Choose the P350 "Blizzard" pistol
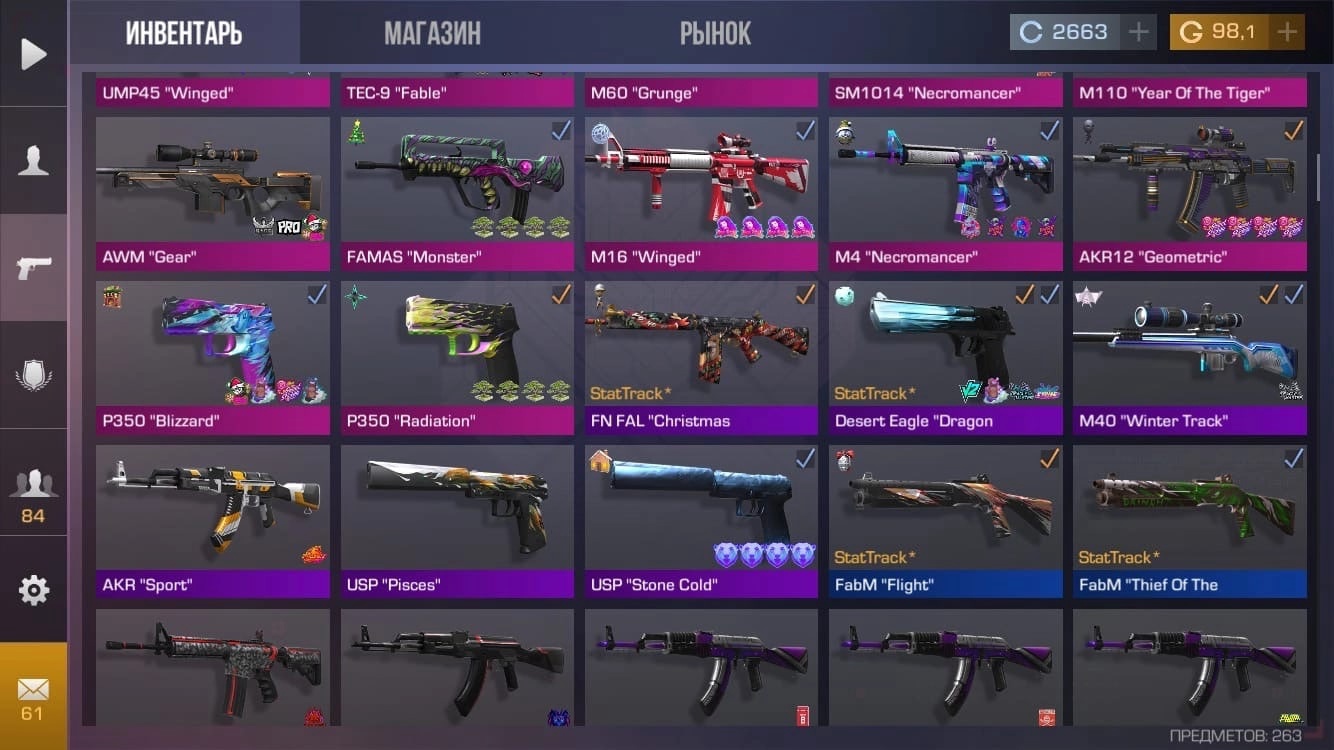 tap(212, 357)
